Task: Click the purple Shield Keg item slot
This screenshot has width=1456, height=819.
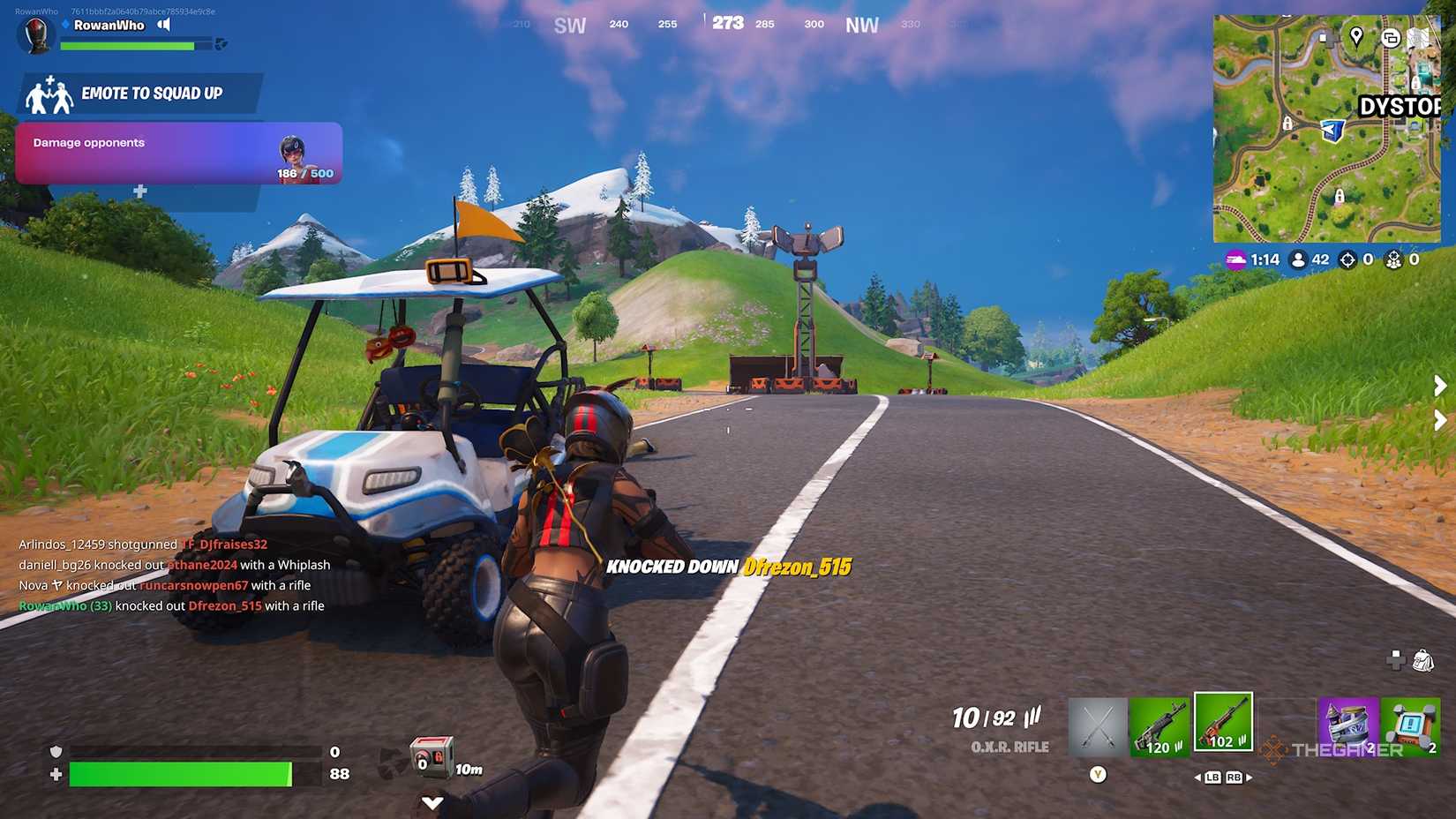Action: coord(1348,724)
